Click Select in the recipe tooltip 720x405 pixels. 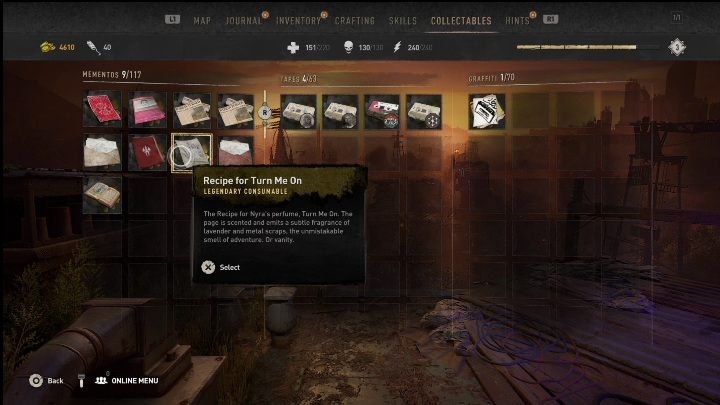(x=221, y=267)
